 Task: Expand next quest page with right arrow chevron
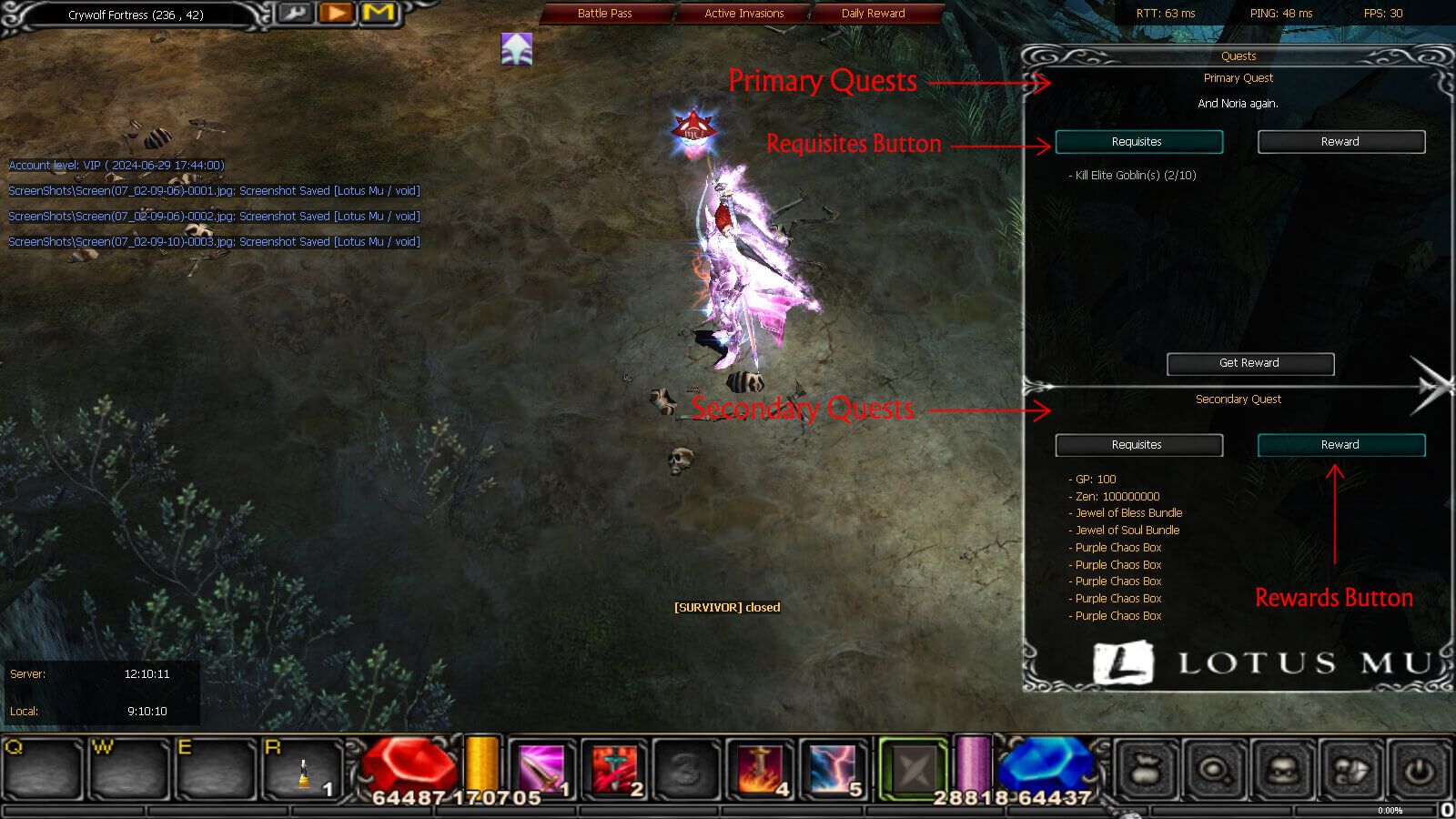click(x=1428, y=387)
